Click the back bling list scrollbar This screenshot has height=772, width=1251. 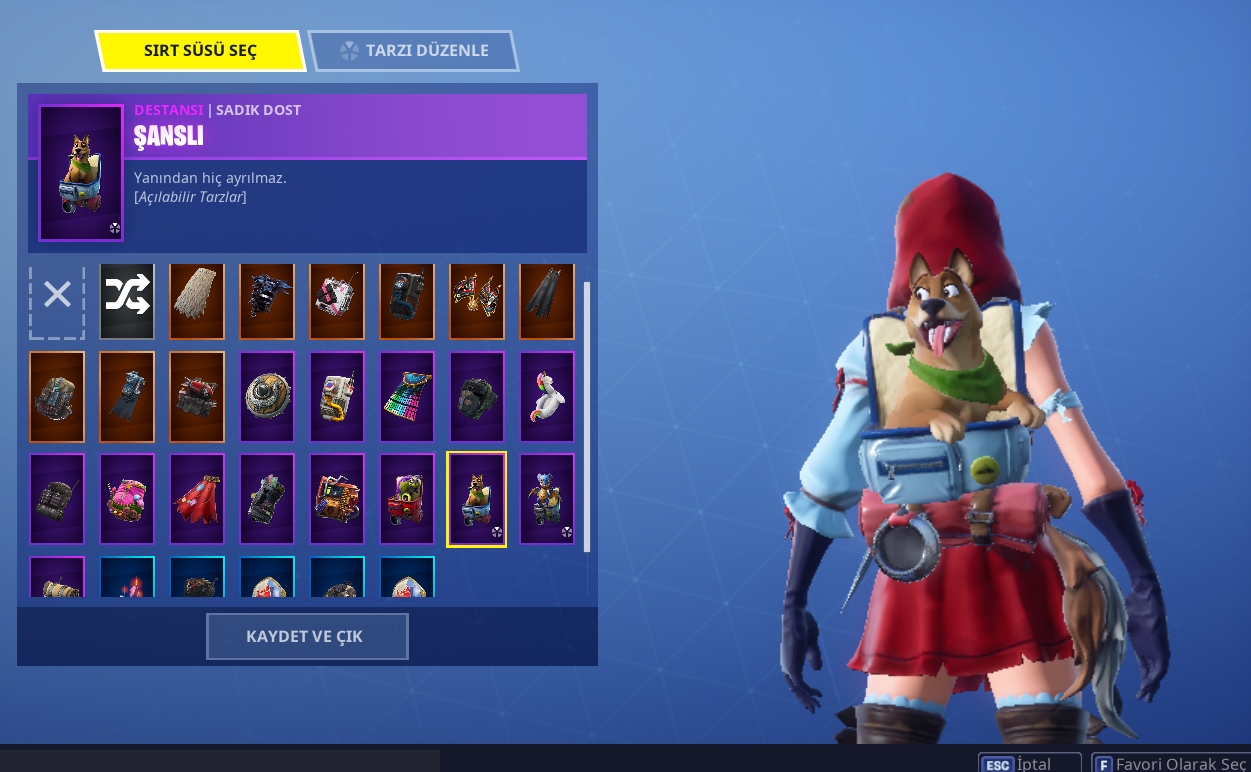point(587,416)
